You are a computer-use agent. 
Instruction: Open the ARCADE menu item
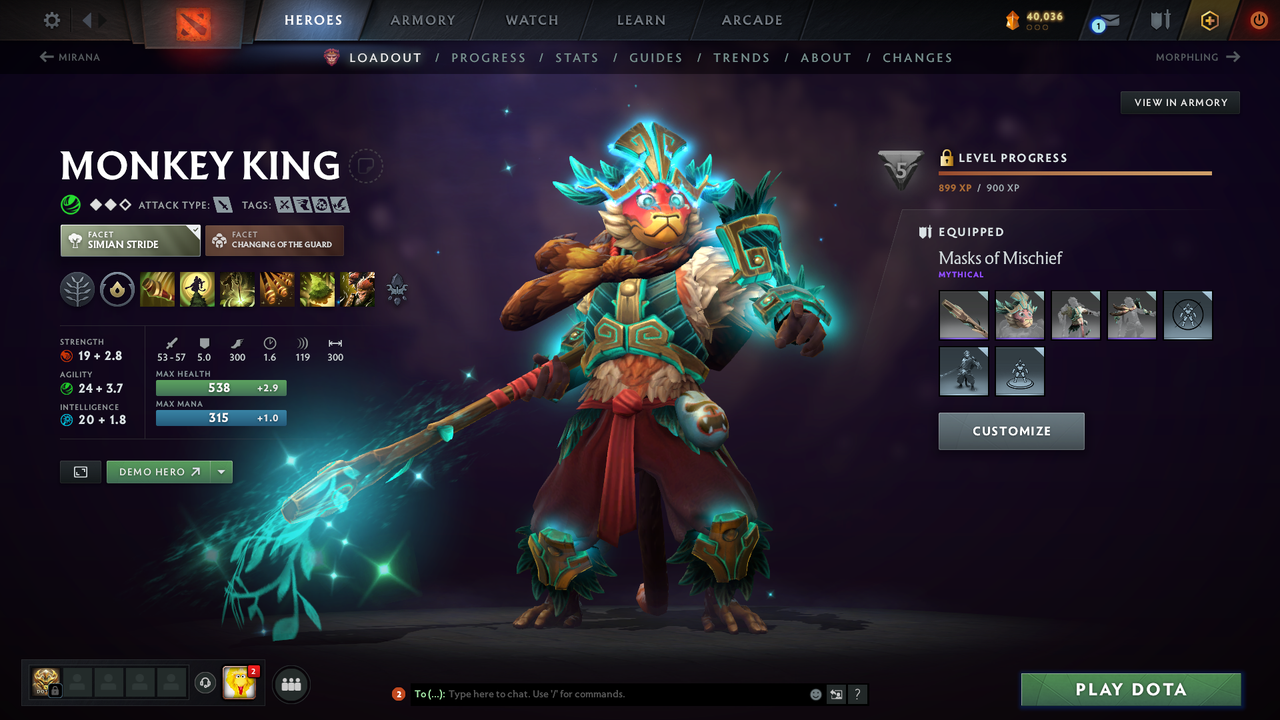click(x=751, y=20)
